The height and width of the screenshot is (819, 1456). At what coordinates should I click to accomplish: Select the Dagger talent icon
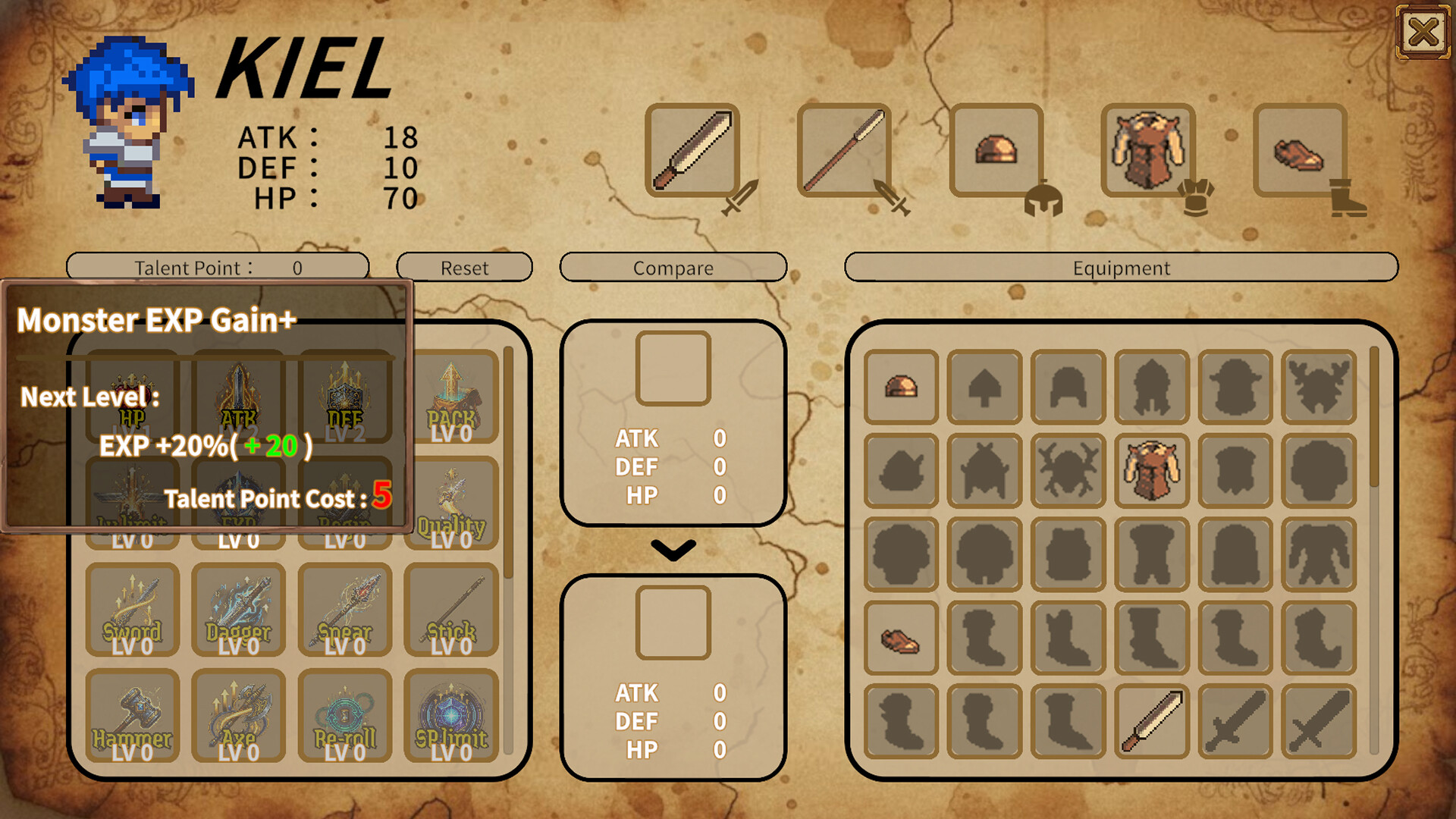238,610
